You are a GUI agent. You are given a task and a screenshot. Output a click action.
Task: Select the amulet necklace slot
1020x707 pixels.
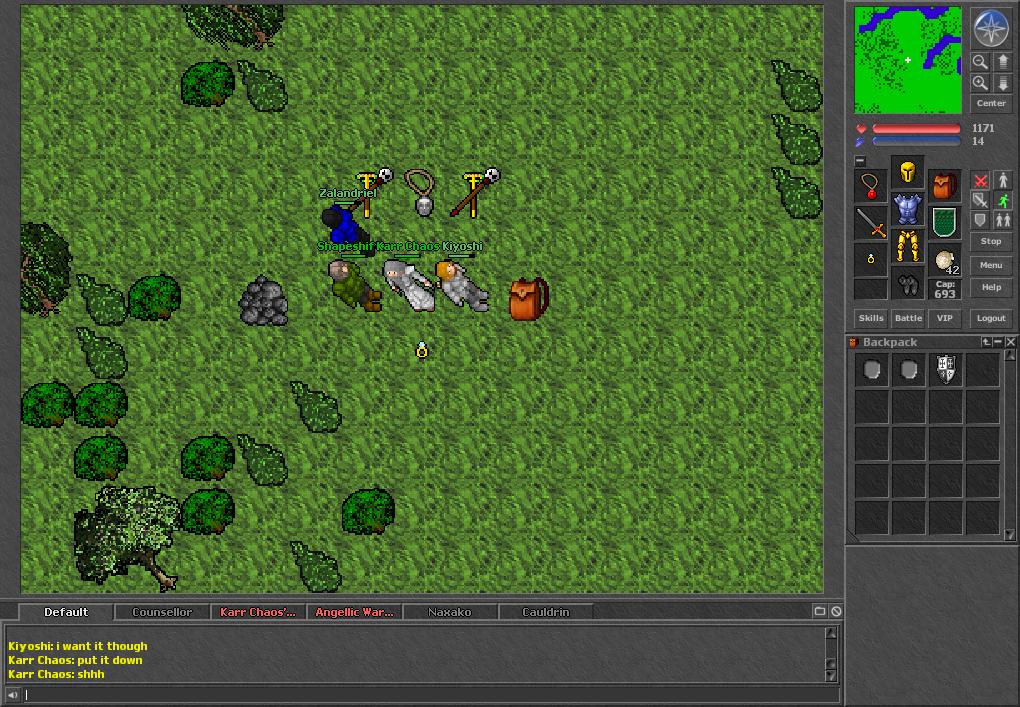871,186
